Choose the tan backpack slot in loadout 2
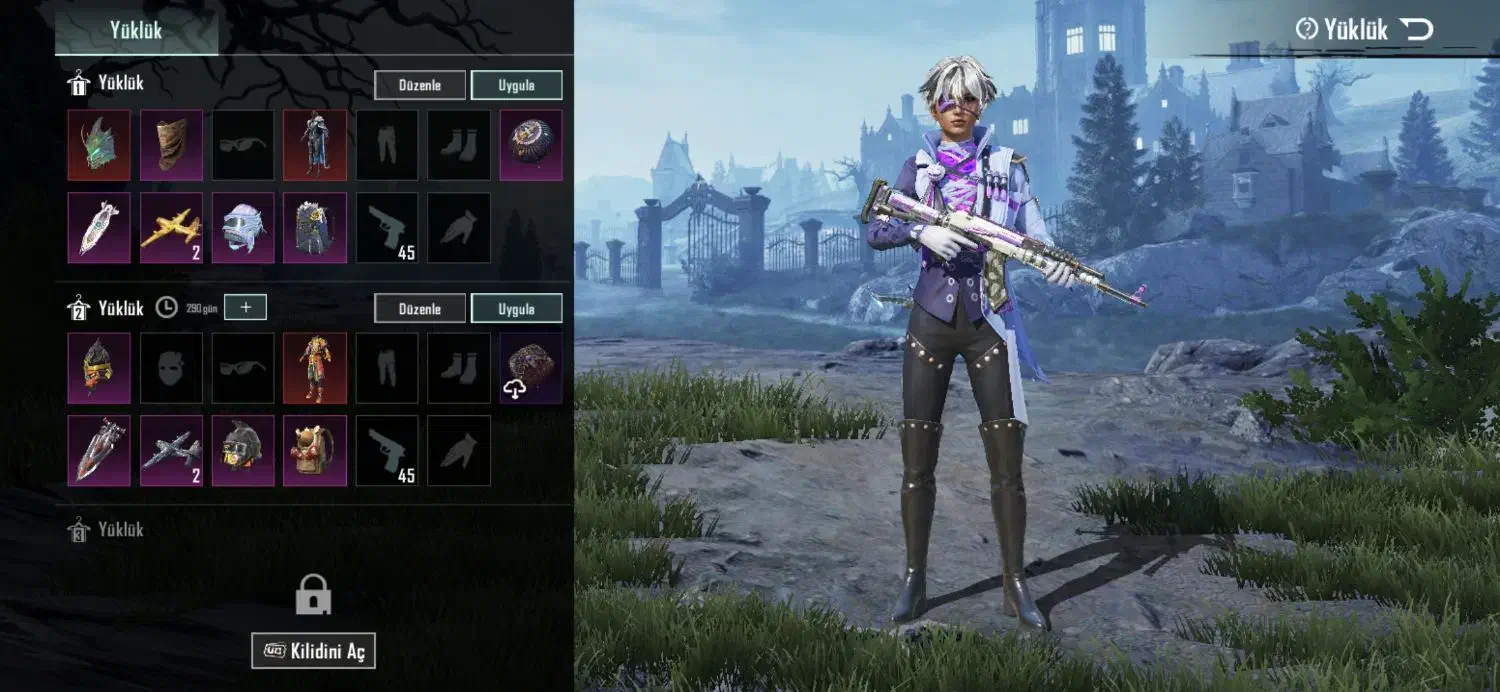 [315, 451]
